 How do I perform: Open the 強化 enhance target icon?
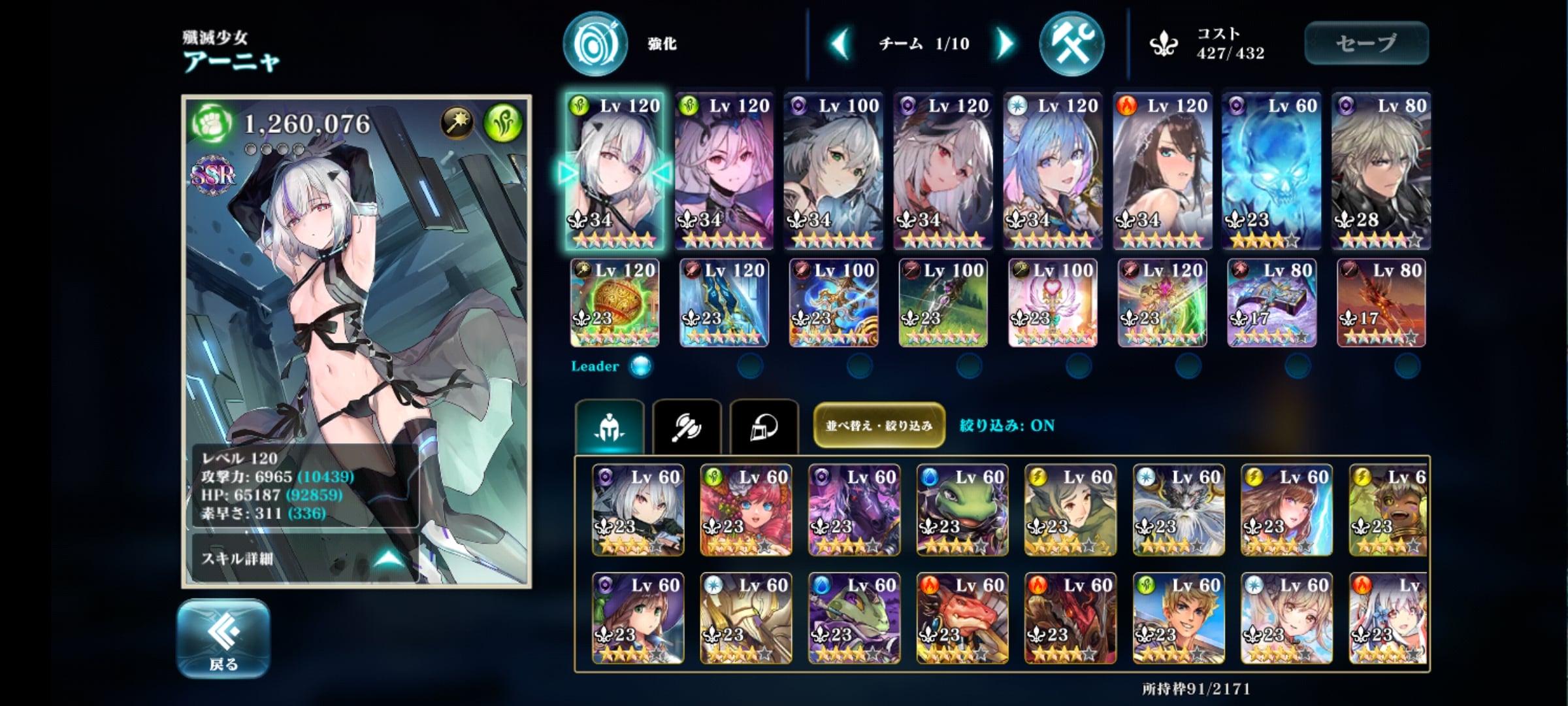point(595,43)
